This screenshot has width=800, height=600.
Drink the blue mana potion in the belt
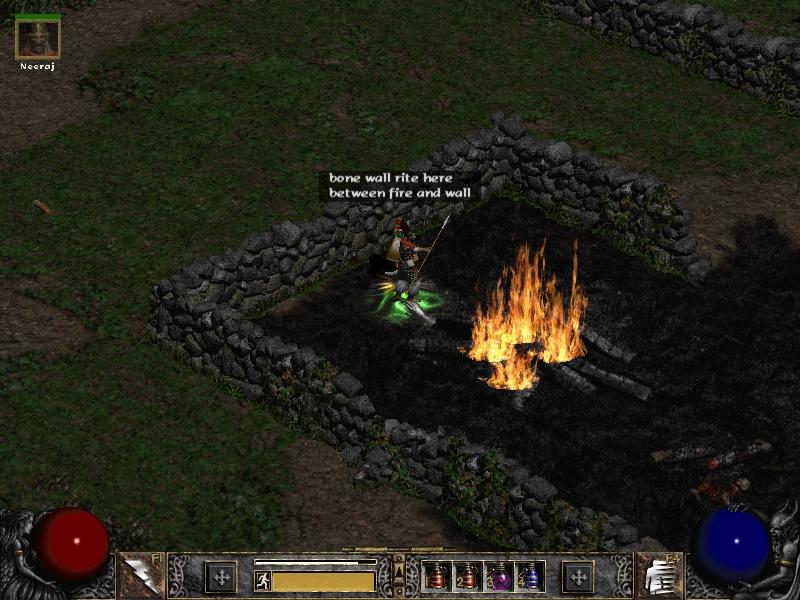(528, 576)
